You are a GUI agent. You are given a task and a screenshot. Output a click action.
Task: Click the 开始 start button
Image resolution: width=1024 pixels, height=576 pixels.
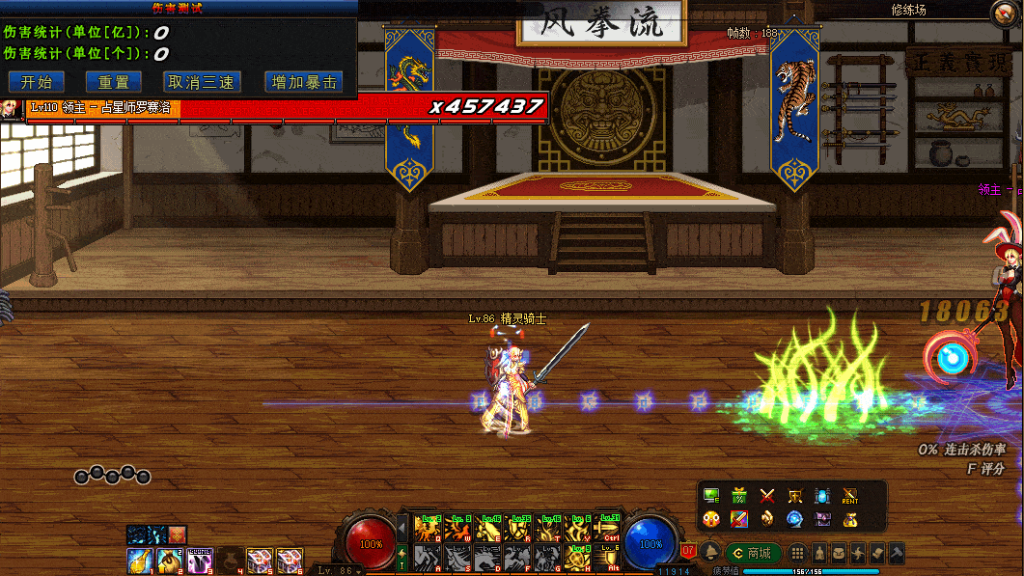tap(36, 82)
